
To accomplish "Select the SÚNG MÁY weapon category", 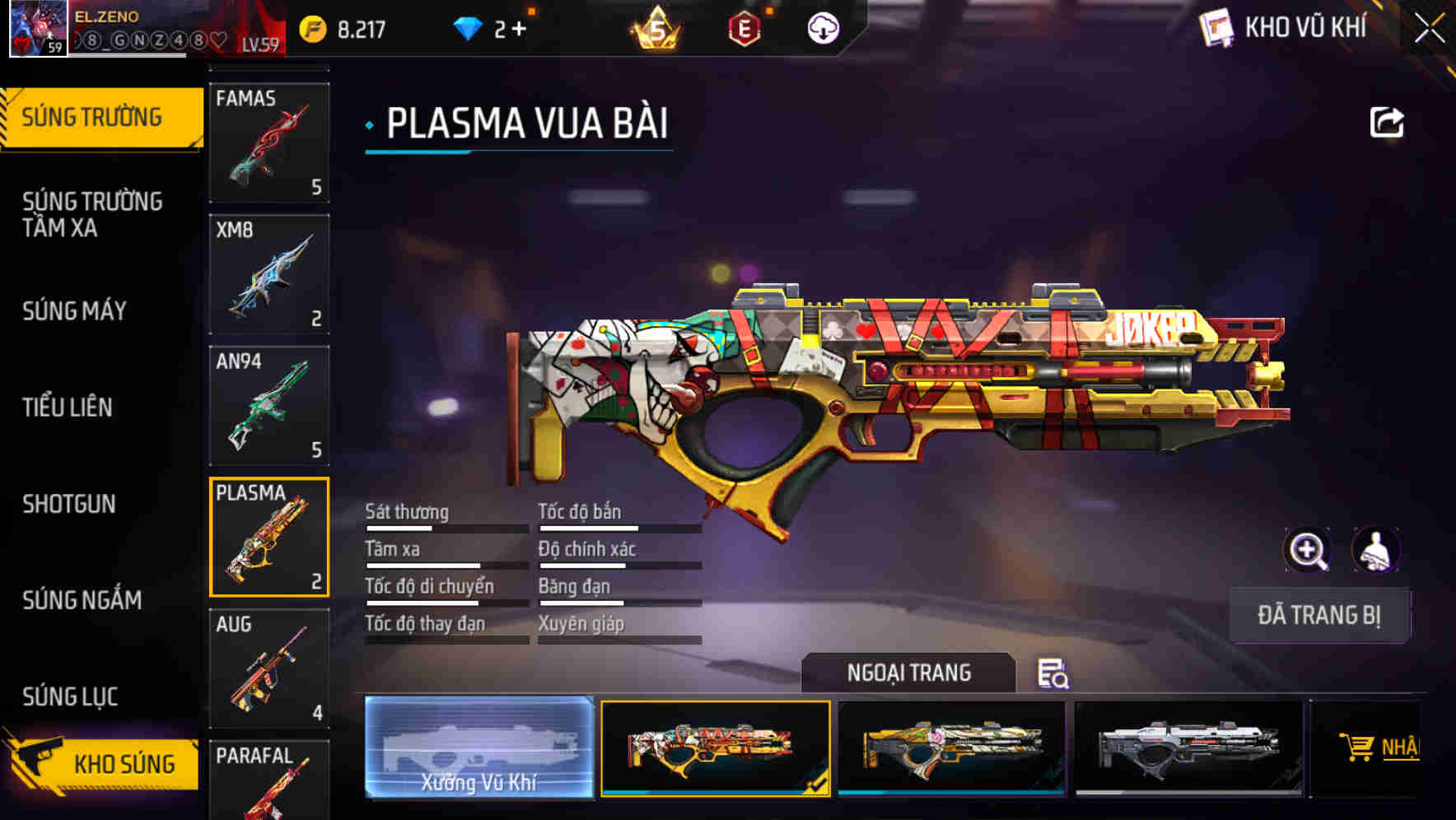I will click(74, 311).
